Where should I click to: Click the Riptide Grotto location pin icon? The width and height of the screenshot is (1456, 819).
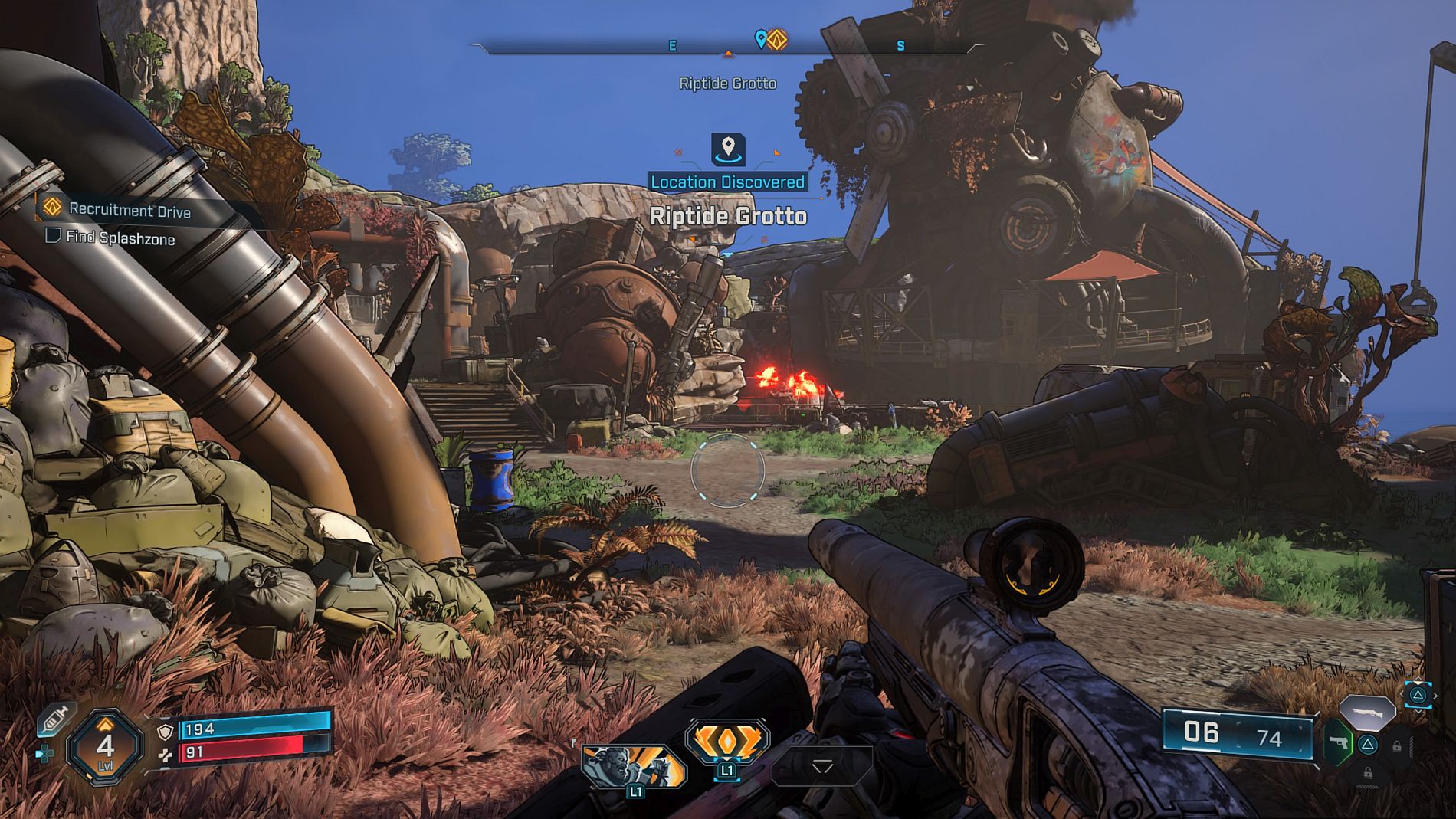(x=728, y=148)
